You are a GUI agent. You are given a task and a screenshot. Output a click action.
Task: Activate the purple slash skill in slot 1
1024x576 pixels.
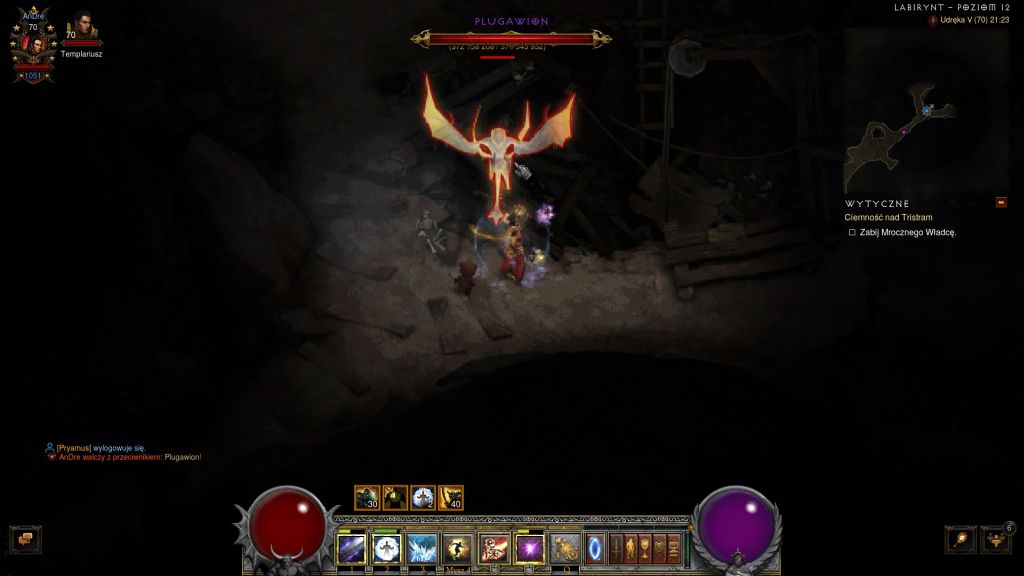tap(351, 548)
